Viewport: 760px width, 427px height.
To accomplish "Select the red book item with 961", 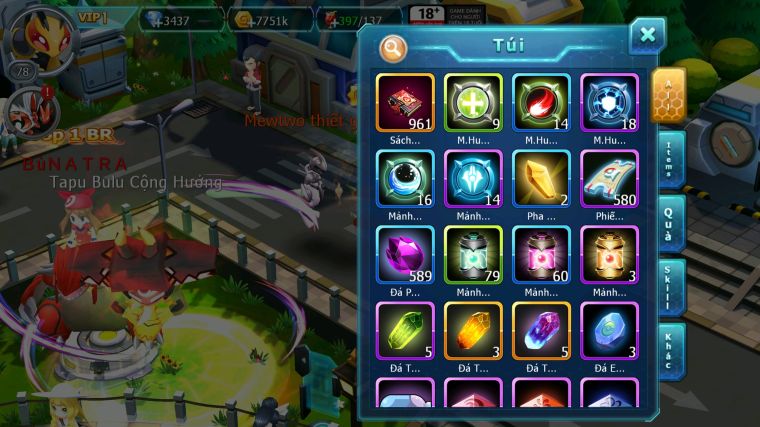I will (x=405, y=102).
